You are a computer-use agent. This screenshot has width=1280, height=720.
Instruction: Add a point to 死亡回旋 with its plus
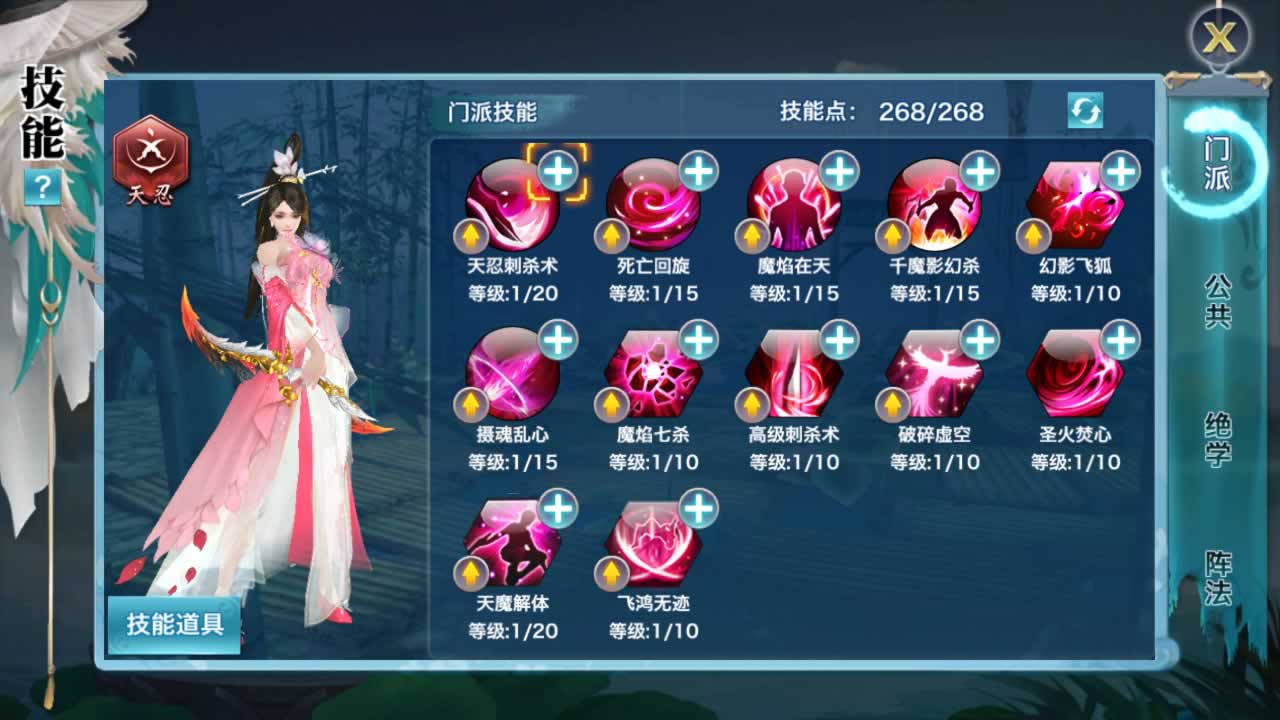pyautogui.click(x=699, y=171)
